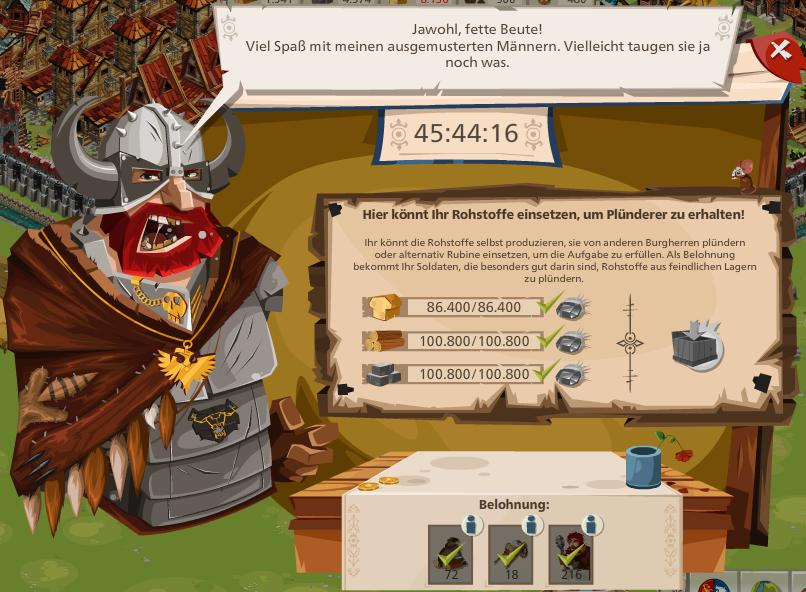Open info for the 72-unit reward
Screen dimensions: 806x592
coord(473,526)
